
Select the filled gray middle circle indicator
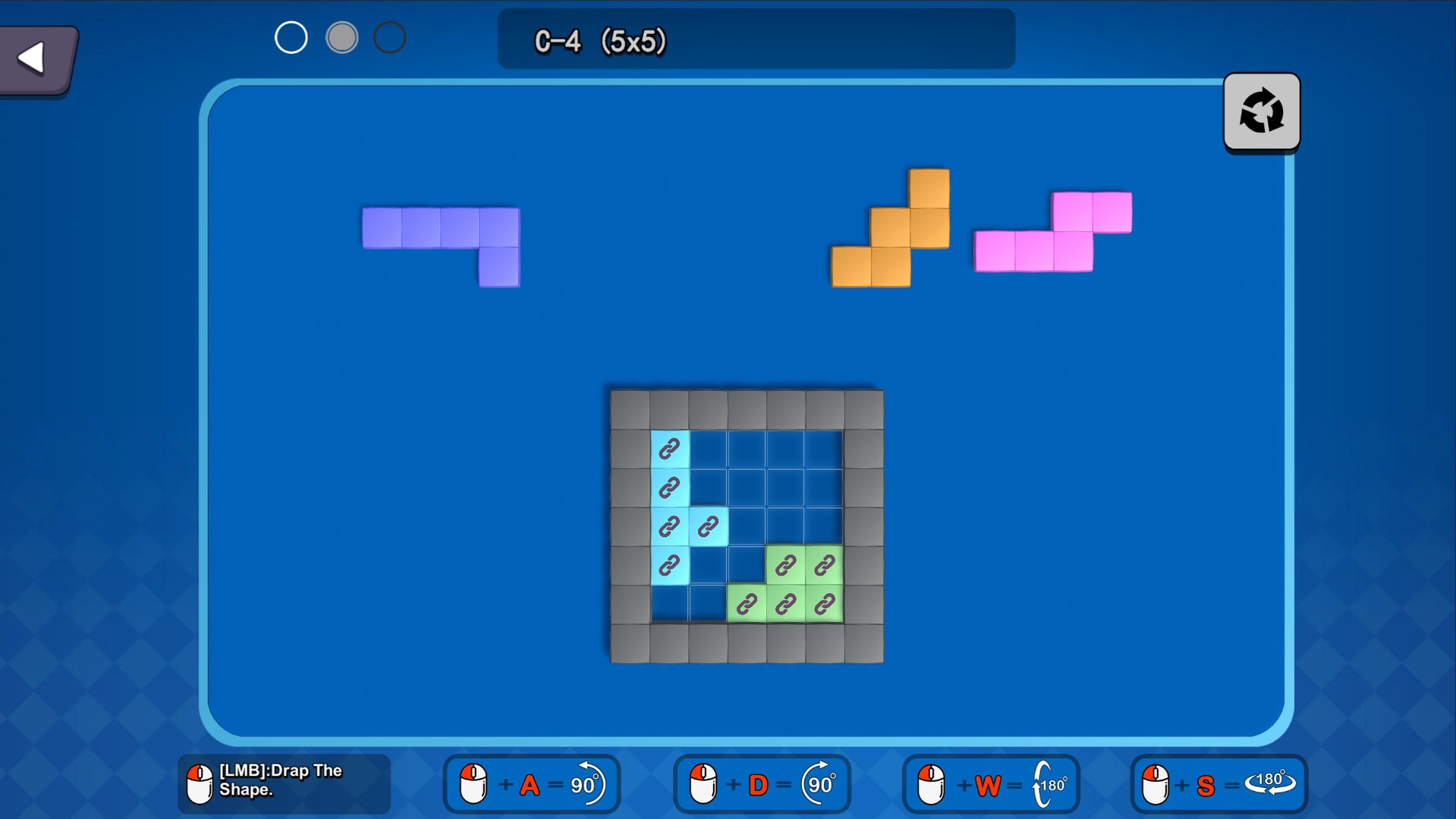(x=342, y=36)
